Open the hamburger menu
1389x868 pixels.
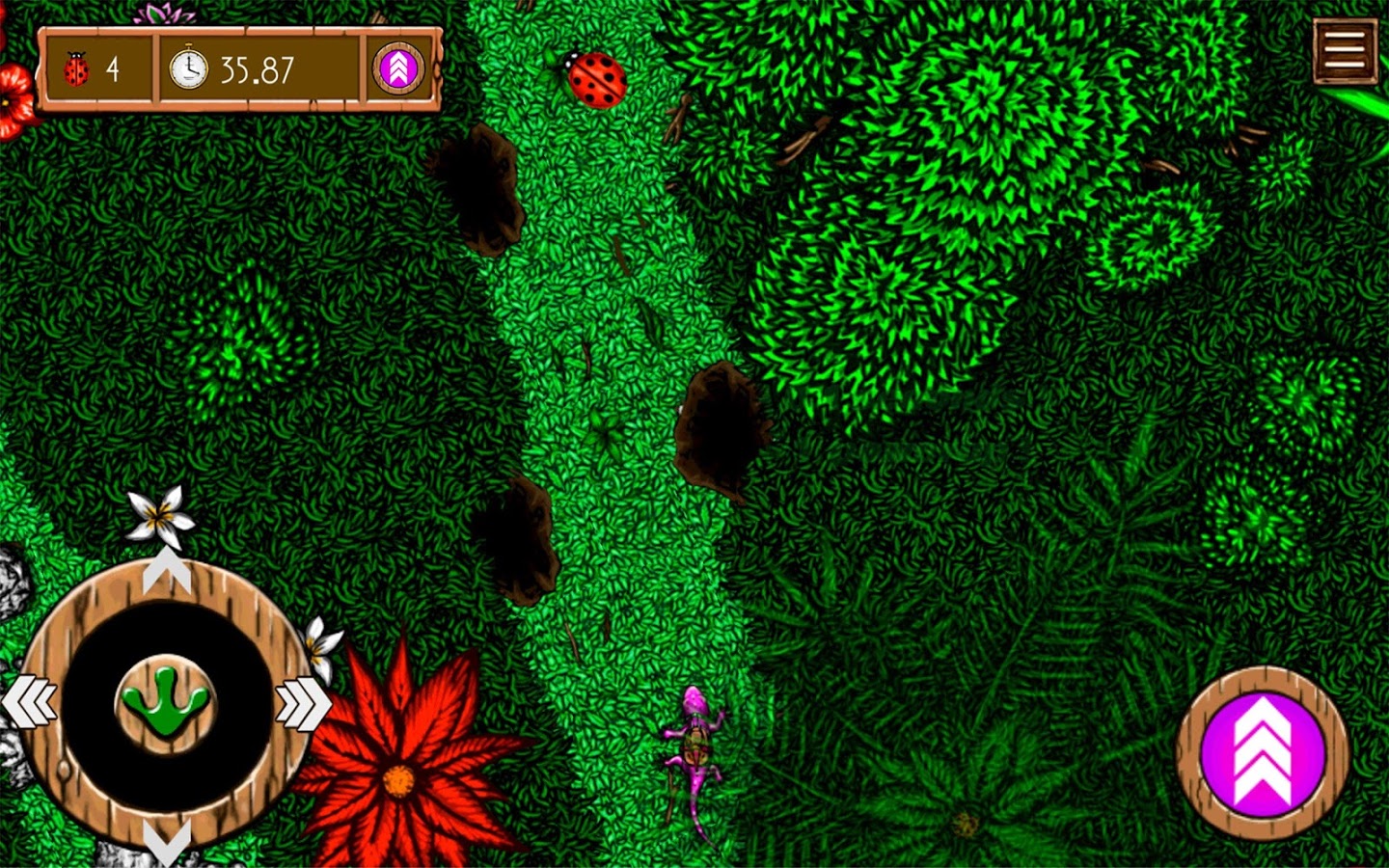coord(1345,50)
